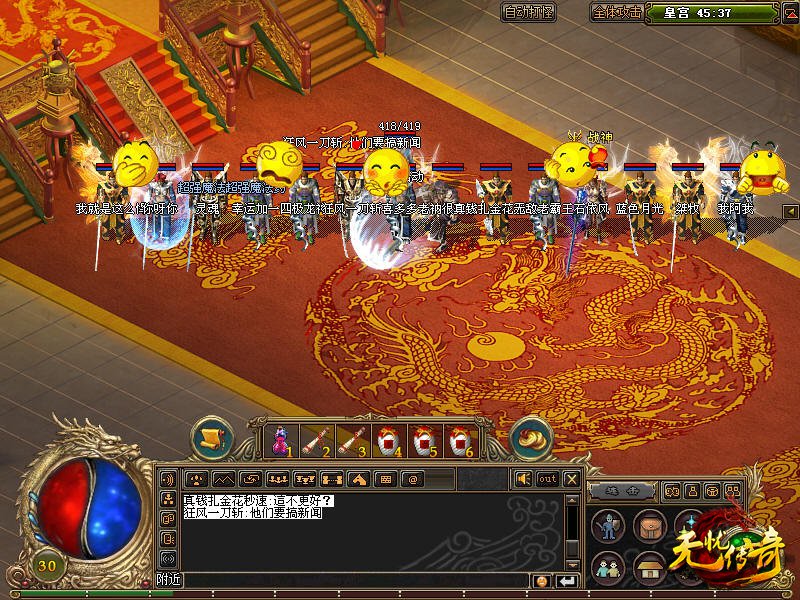Open the scroll icon round button
The image size is (800, 600).
pos(212,437)
